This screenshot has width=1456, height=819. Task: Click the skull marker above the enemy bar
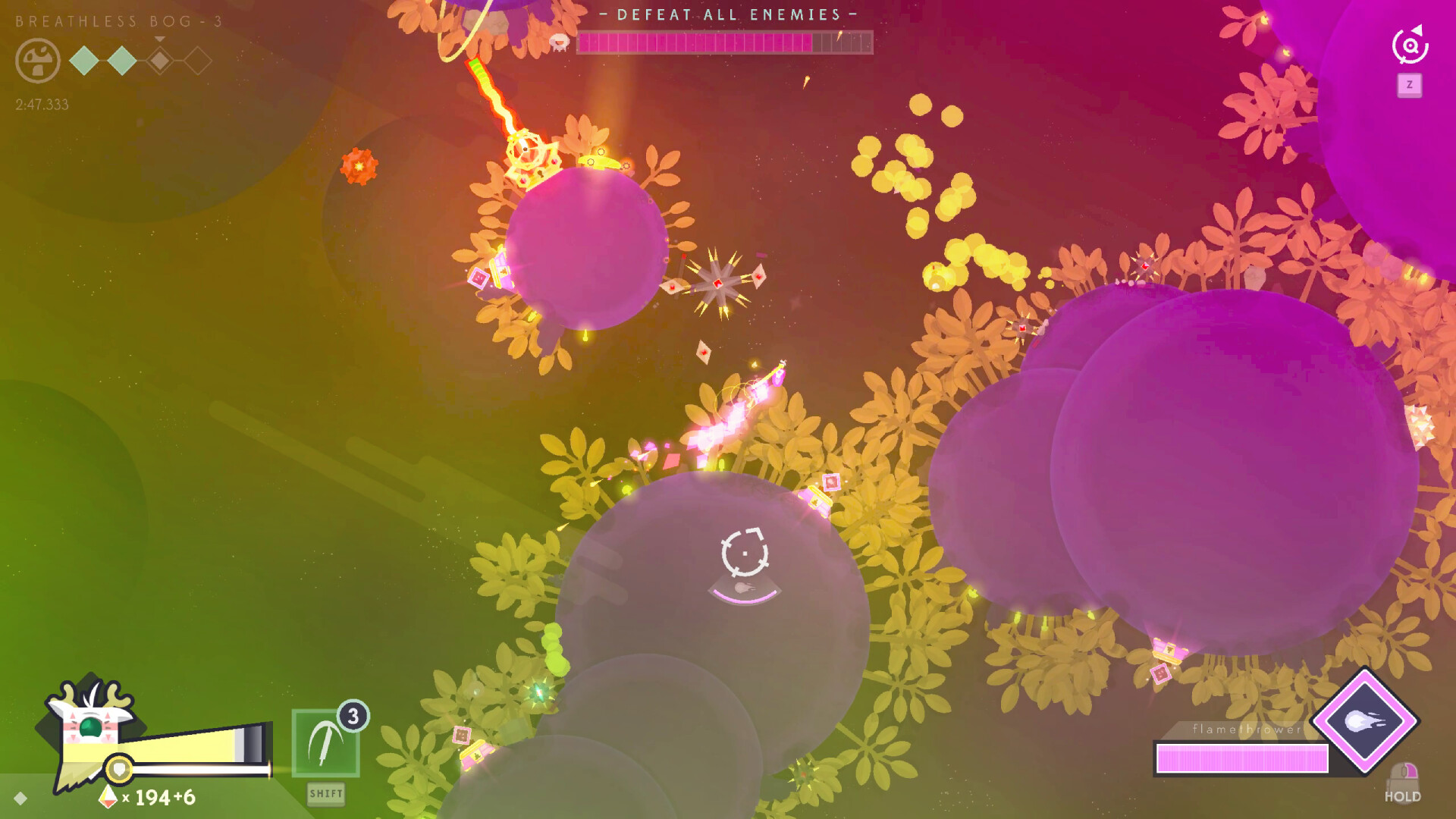(559, 40)
